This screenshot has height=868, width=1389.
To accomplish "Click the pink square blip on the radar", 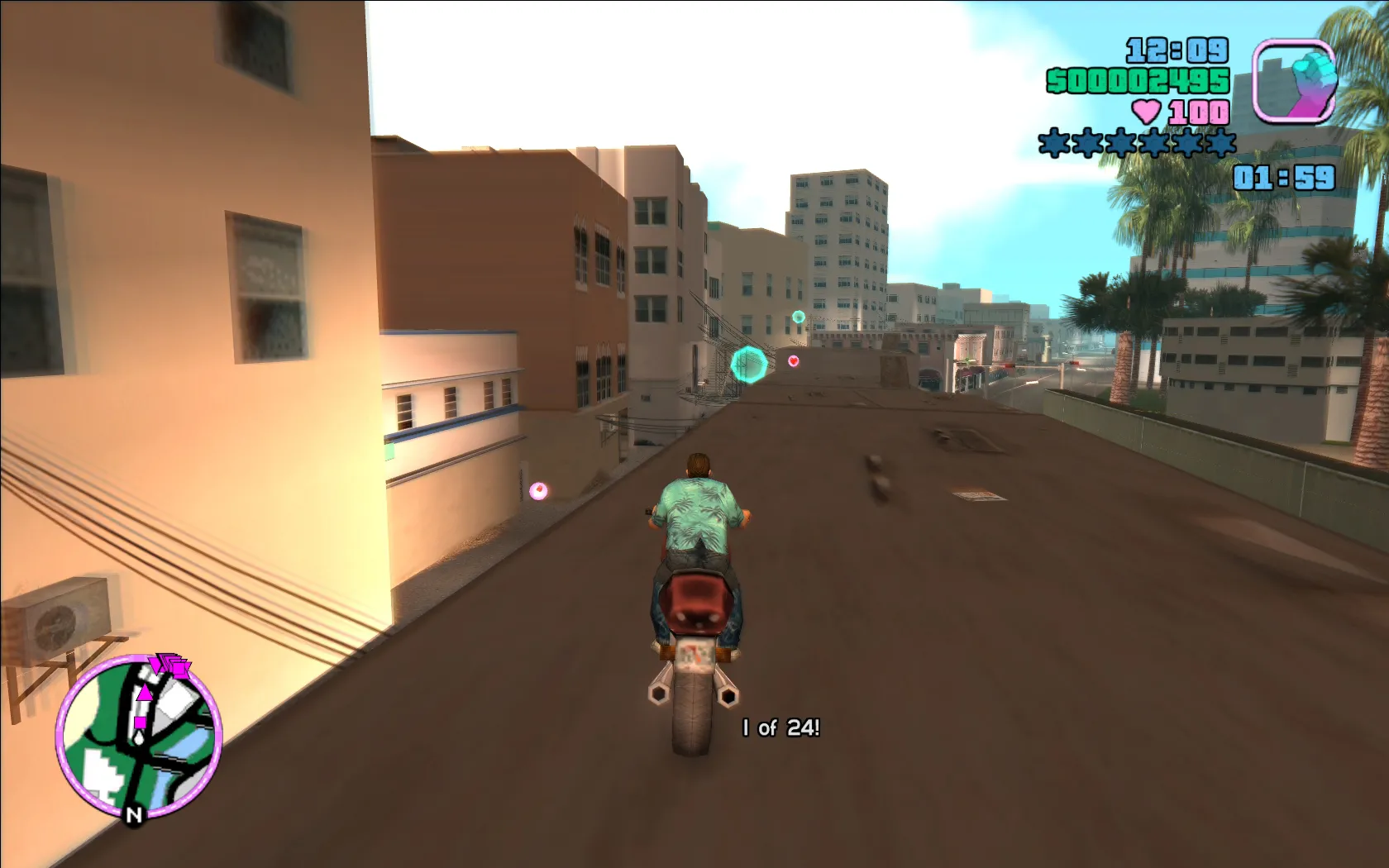I will tap(141, 723).
